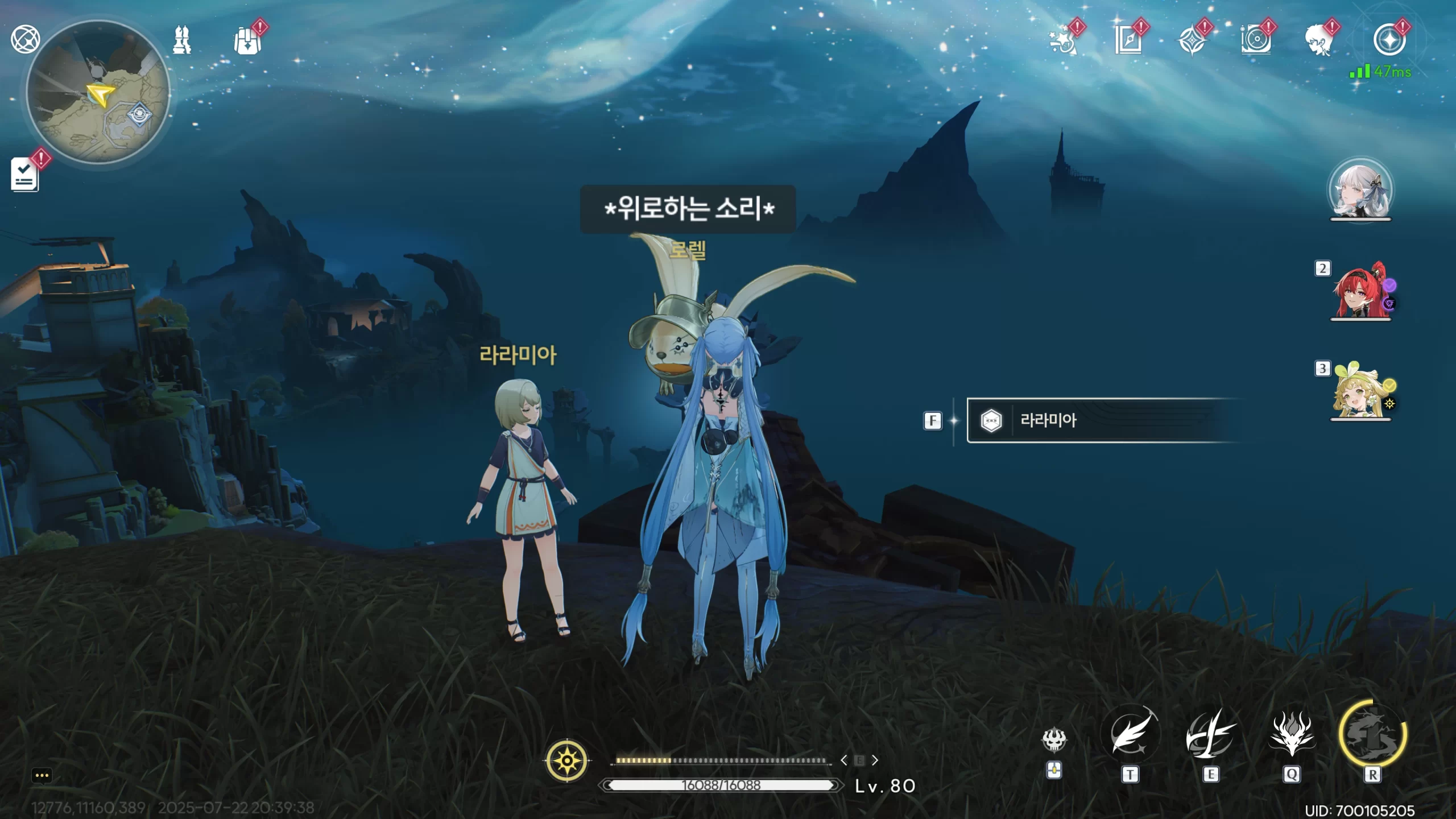1456x819 pixels.
Task: Open the quest checklist icon
Action: pyautogui.click(x=25, y=174)
